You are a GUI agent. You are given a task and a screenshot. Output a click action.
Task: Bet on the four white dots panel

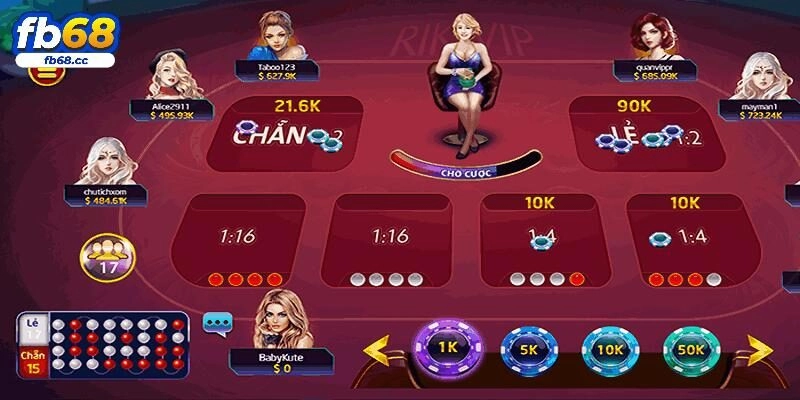[x=390, y=240]
